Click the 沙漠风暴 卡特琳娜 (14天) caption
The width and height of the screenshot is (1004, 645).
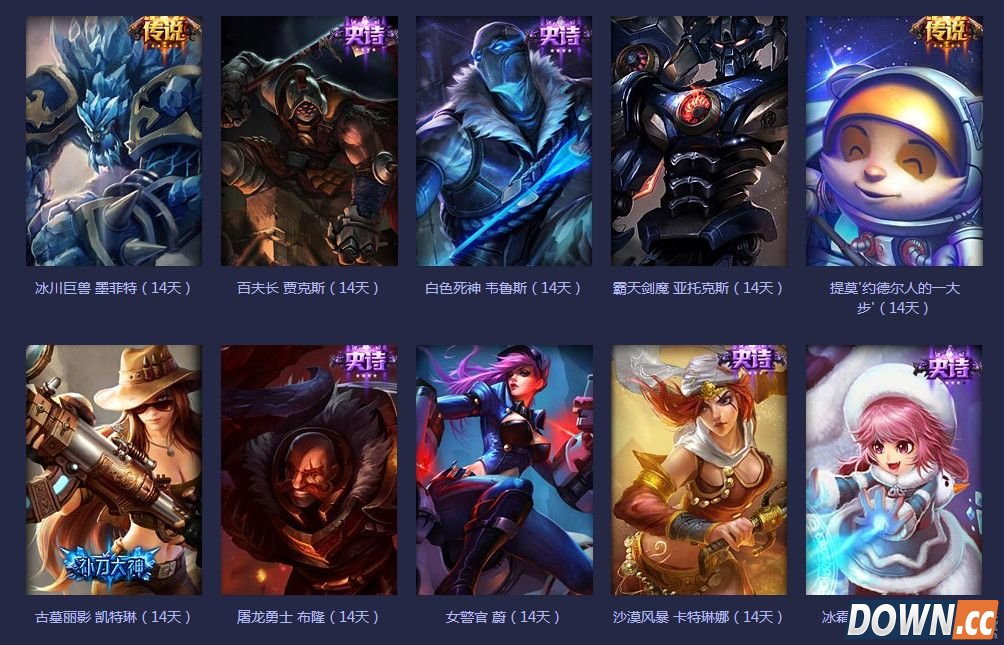click(x=699, y=617)
